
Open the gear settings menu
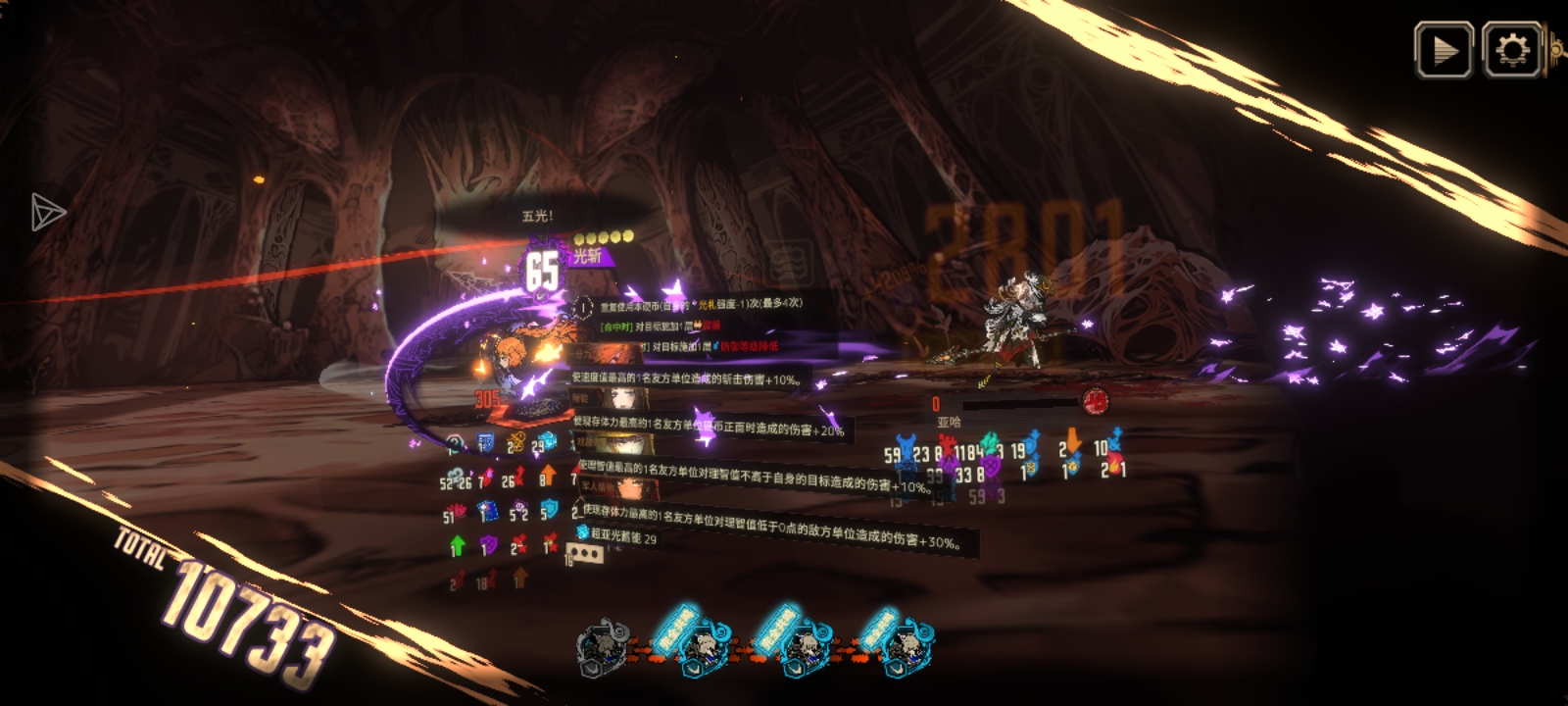(1512, 50)
